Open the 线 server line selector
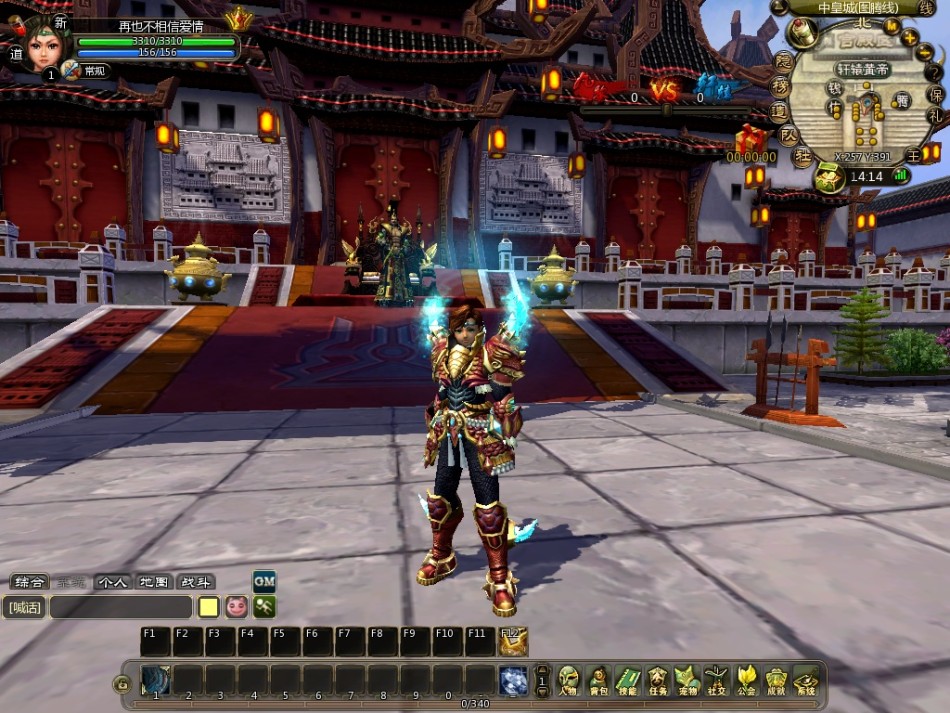 pos(927,8)
